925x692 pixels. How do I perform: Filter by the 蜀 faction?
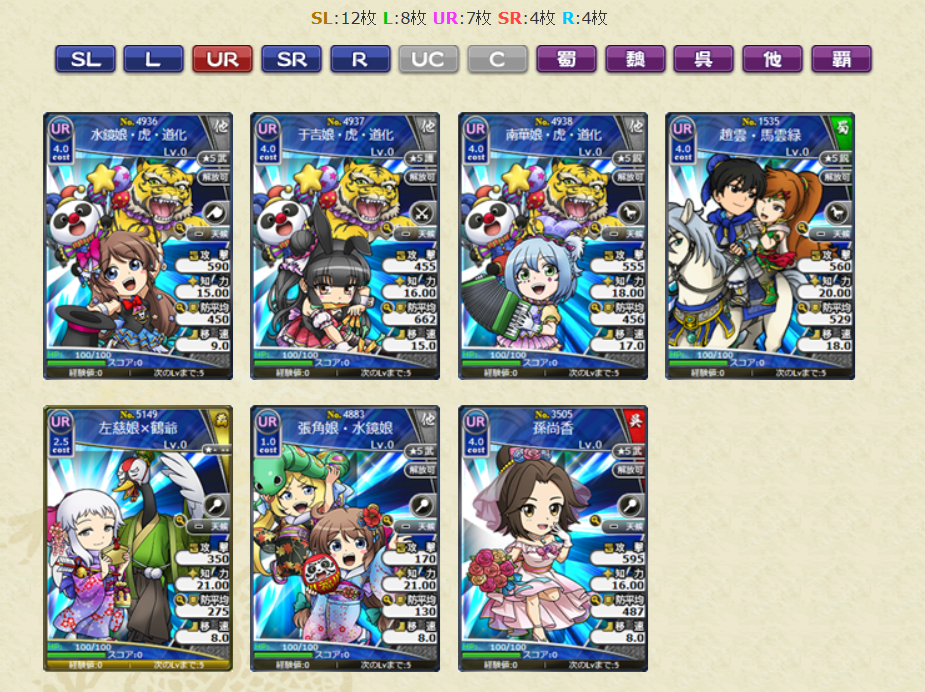click(566, 59)
